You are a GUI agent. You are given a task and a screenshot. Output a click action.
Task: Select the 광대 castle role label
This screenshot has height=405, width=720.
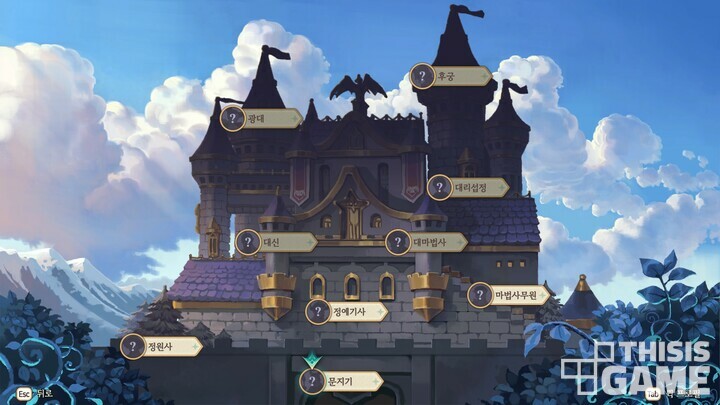coord(260,118)
